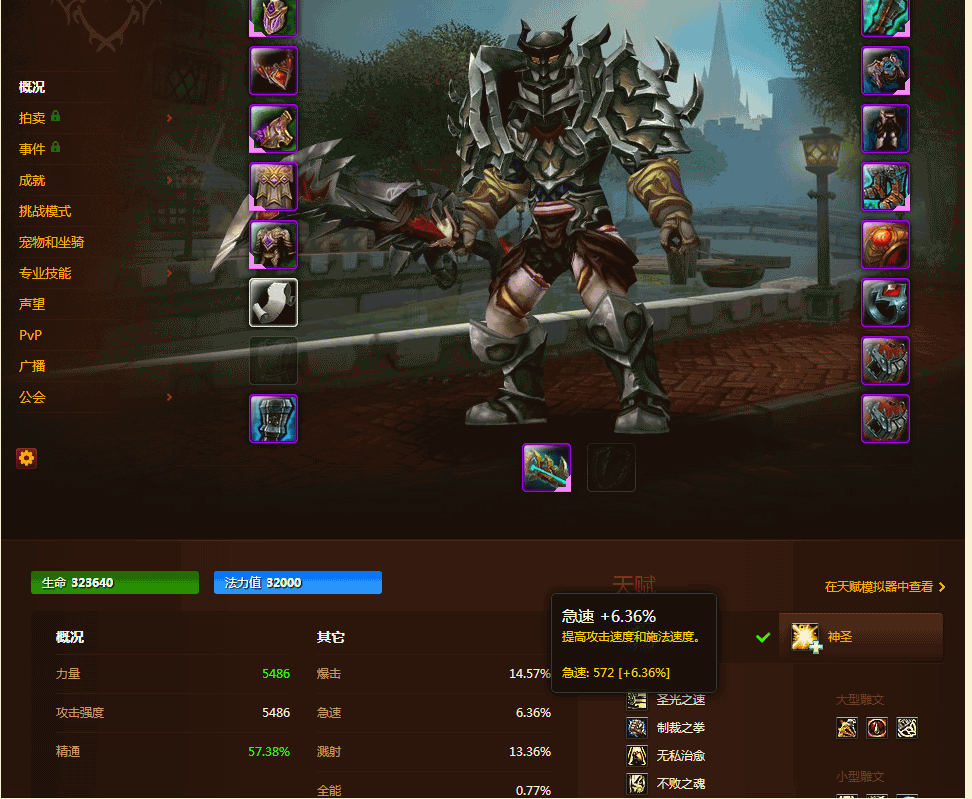972x799 pixels.
Task: Go to 挑战模式 challenge mode
Action: pos(44,211)
